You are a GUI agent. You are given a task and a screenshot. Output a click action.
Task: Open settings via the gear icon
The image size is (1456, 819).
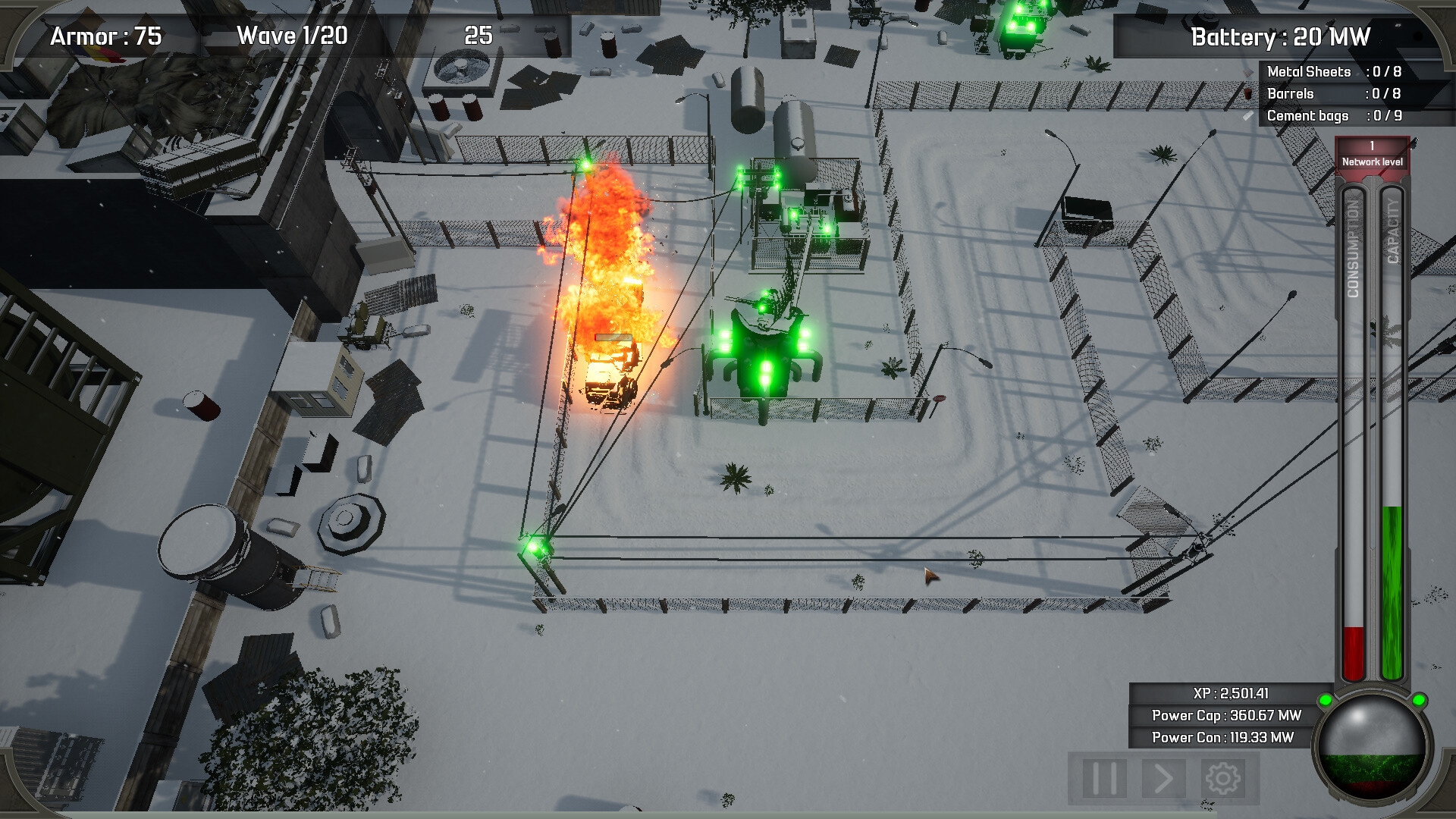coord(1222,778)
